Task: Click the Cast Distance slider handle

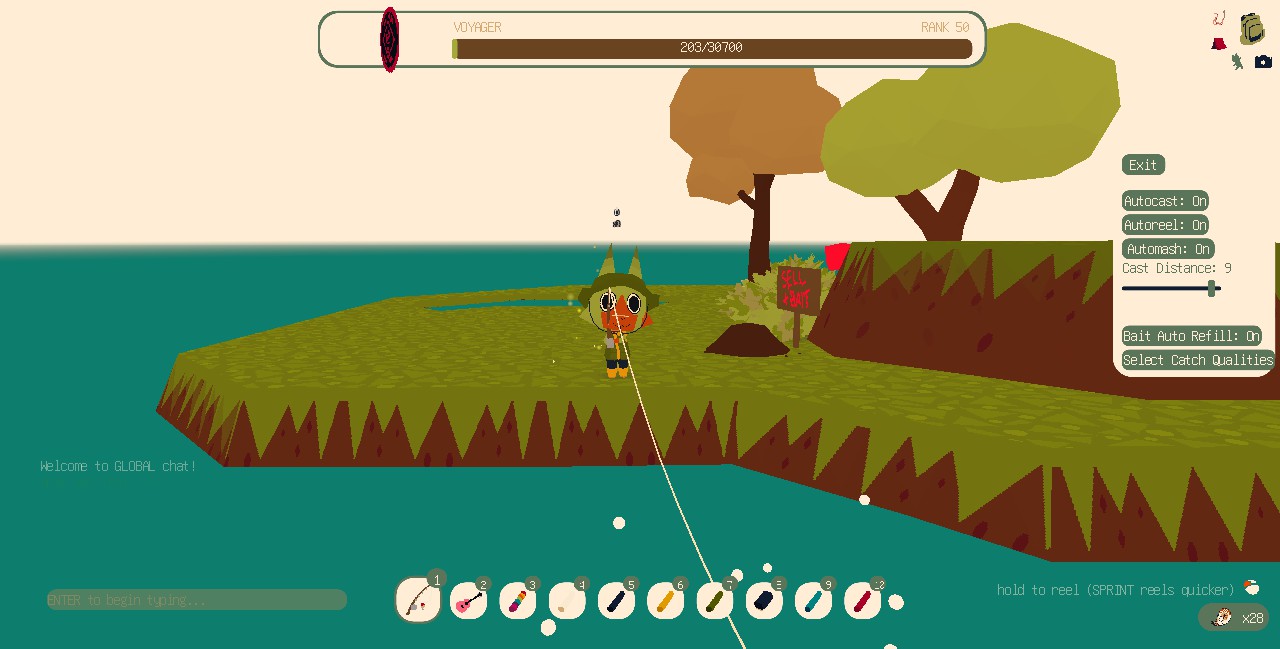Action: tap(1212, 289)
